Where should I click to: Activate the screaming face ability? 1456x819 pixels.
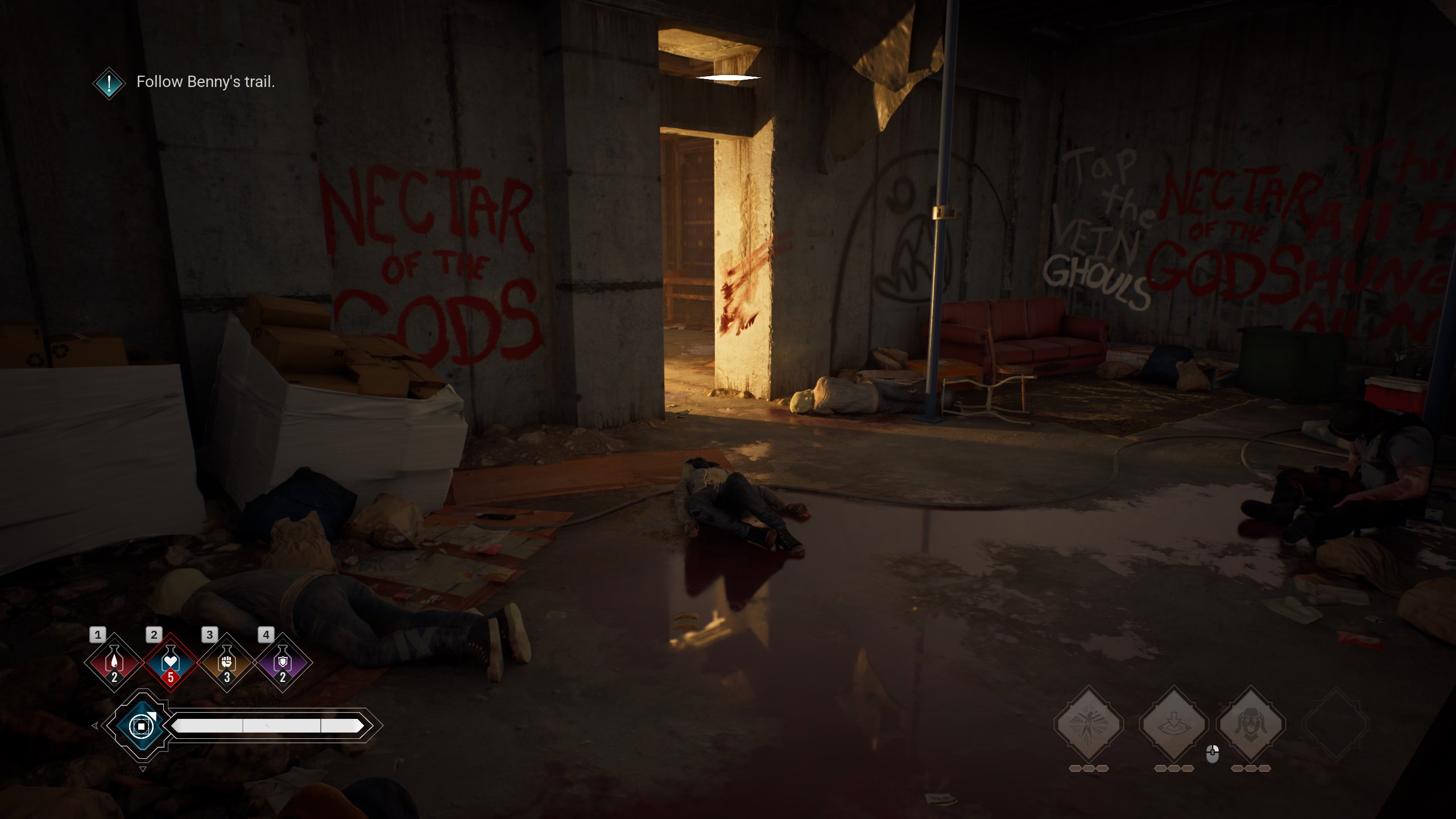[1251, 724]
